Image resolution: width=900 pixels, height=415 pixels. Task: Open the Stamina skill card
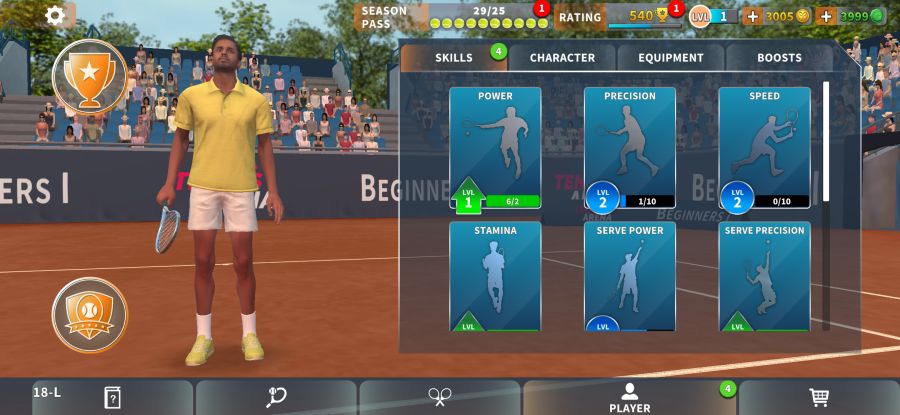[x=495, y=277]
